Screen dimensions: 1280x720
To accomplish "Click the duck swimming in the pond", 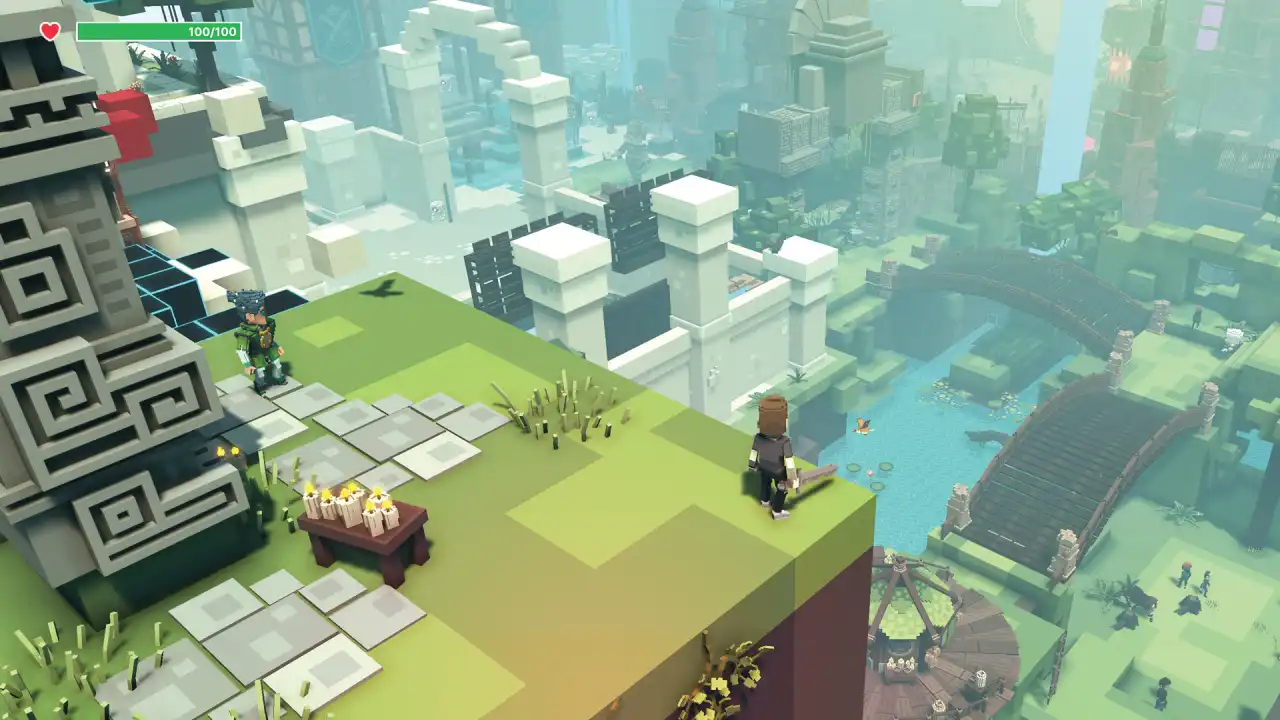I will coord(862,427).
